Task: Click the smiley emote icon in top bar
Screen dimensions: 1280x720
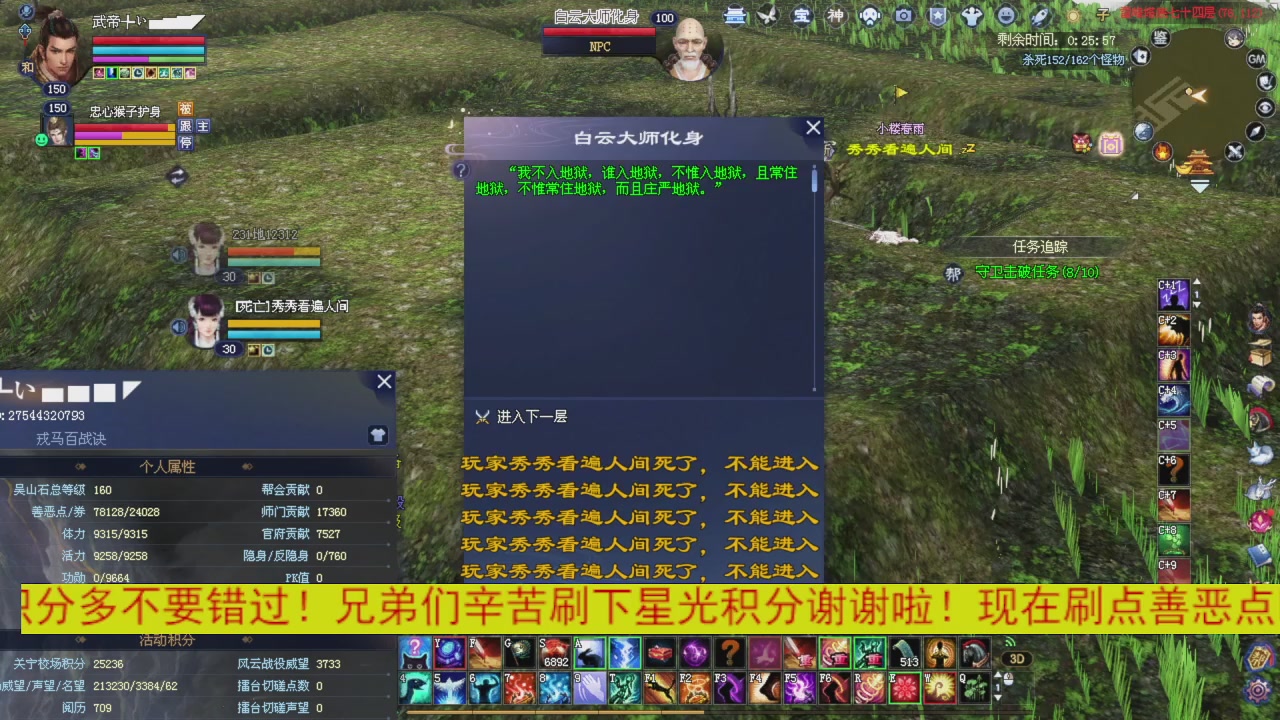Action: click(x=1004, y=16)
